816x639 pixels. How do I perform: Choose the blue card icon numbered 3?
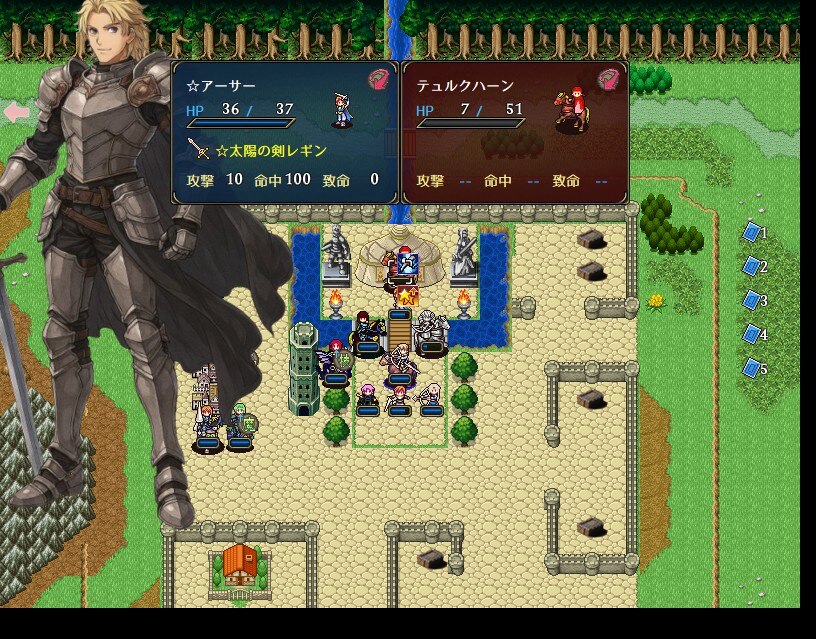pyautogui.click(x=751, y=300)
